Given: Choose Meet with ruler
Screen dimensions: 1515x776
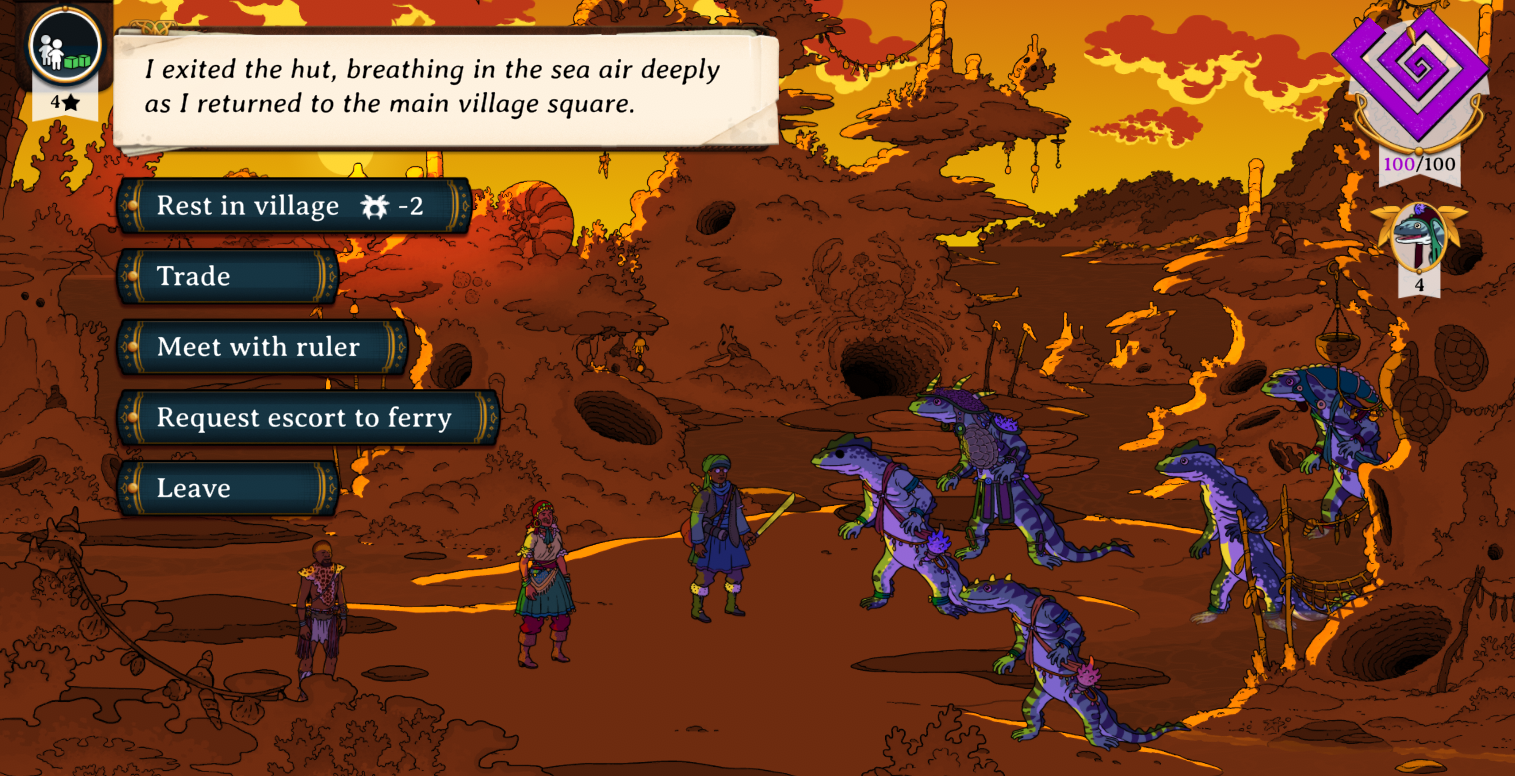Looking at the screenshot, I should [262, 347].
